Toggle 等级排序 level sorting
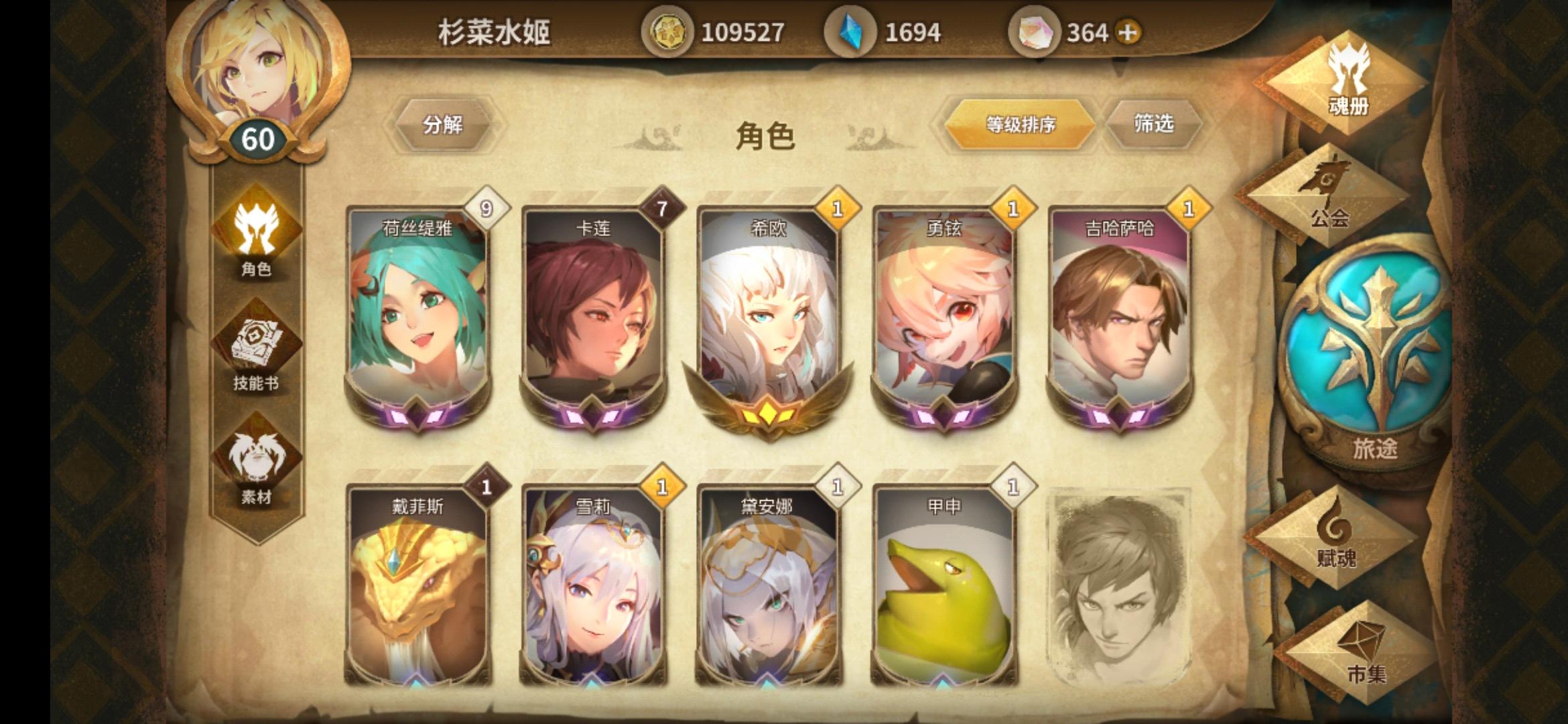Viewport: 1568px width, 724px height. (x=1021, y=124)
